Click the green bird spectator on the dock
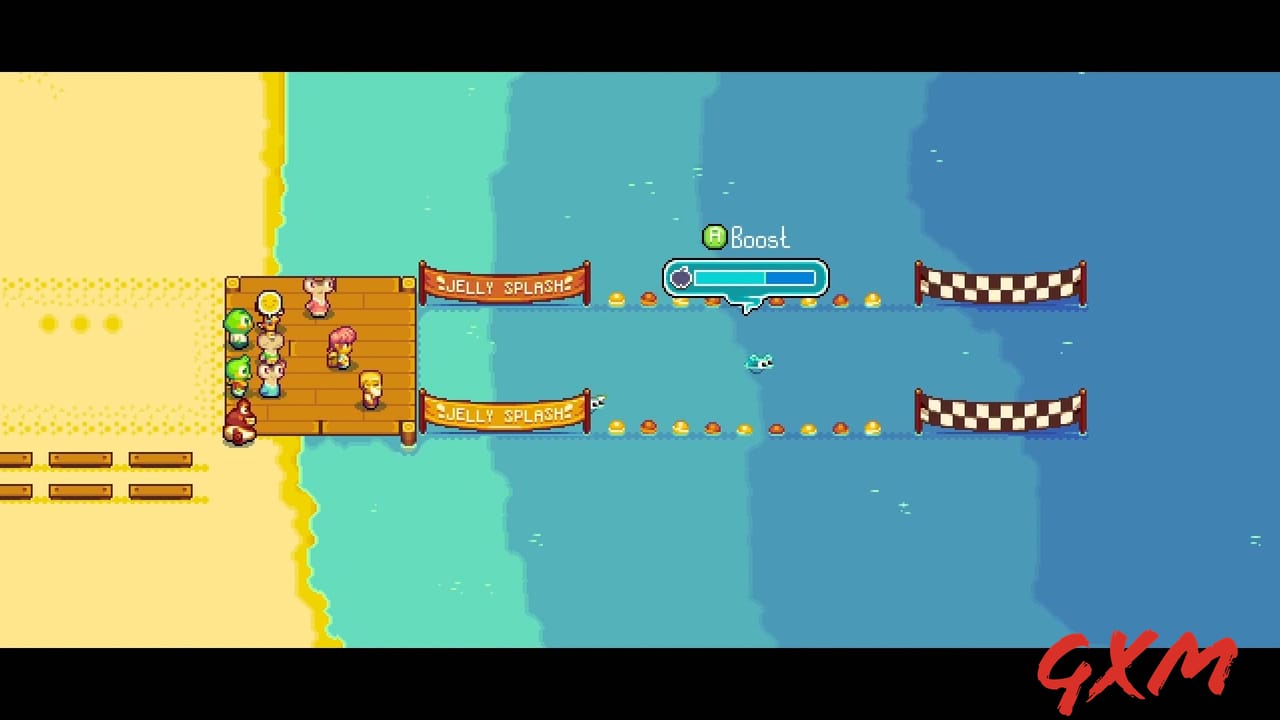This screenshot has height=720, width=1280. tap(238, 326)
